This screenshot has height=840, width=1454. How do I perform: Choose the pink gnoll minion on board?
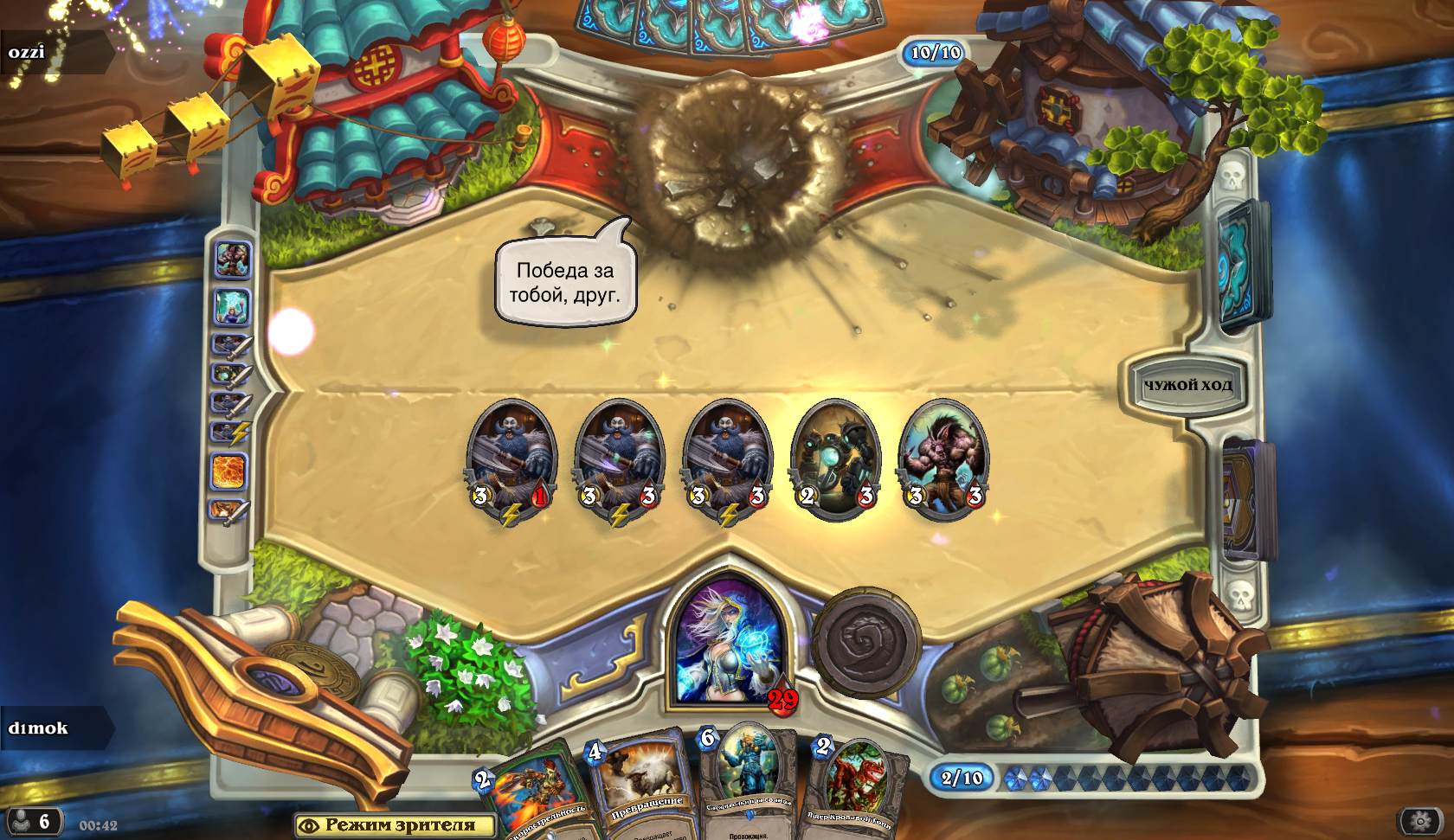tap(943, 458)
